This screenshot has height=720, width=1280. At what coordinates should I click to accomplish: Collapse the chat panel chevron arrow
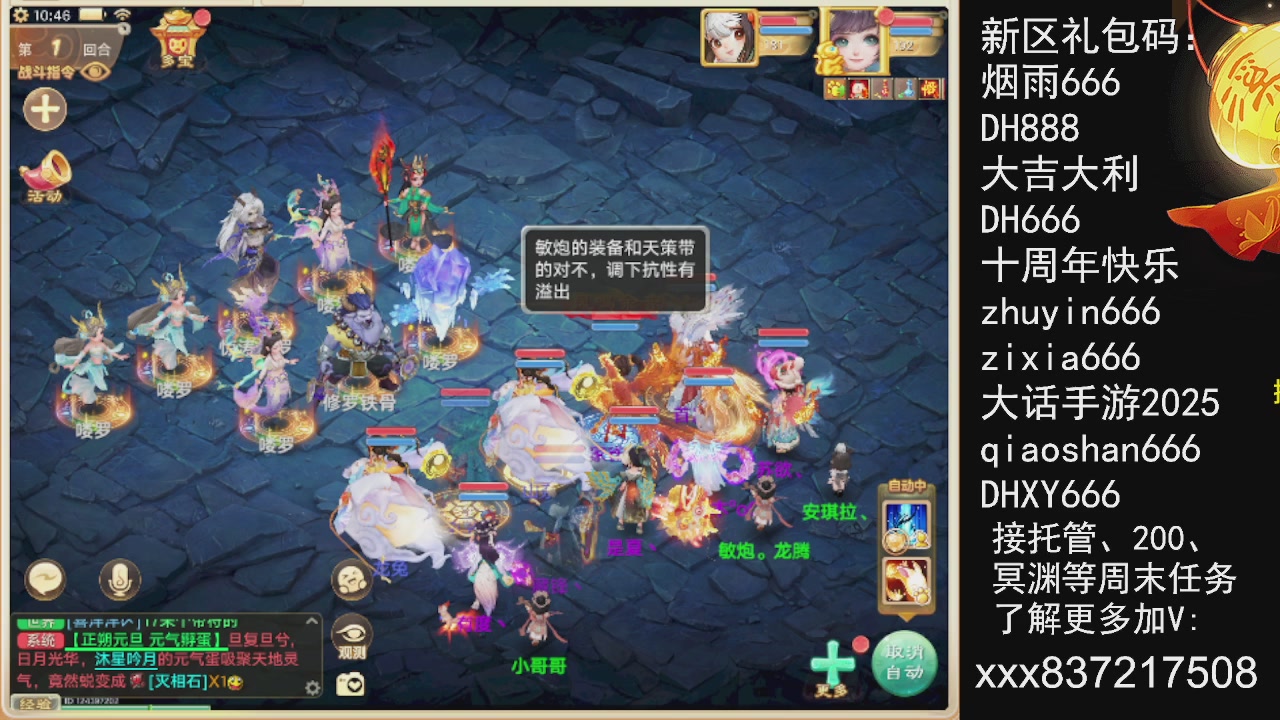pos(311,621)
